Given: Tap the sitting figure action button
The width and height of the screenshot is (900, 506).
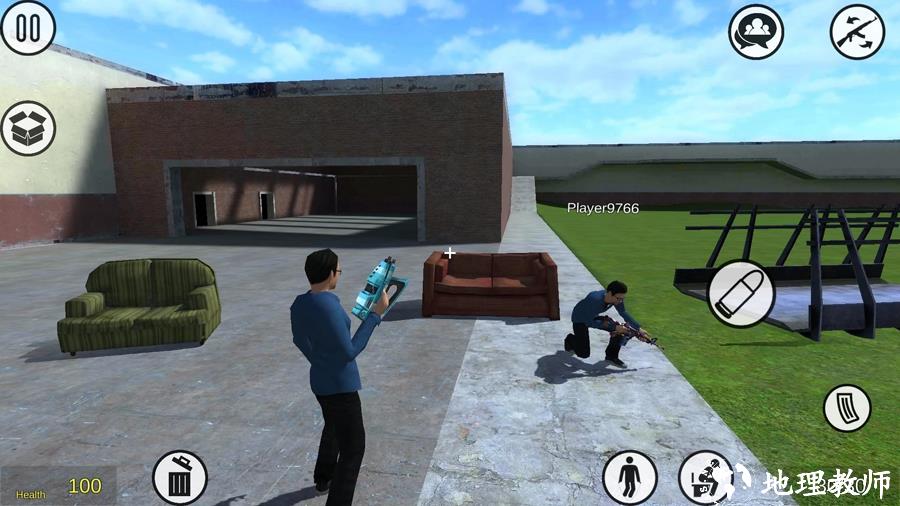Looking at the screenshot, I should tap(705, 478).
